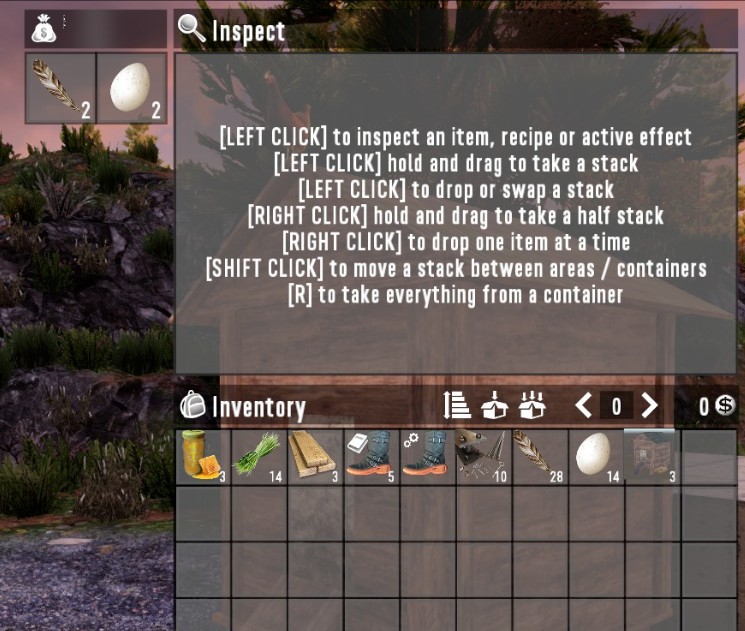The width and height of the screenshot is (745, 631).
Task: Select the stack of 10 nails
Action: pos(483,457)
